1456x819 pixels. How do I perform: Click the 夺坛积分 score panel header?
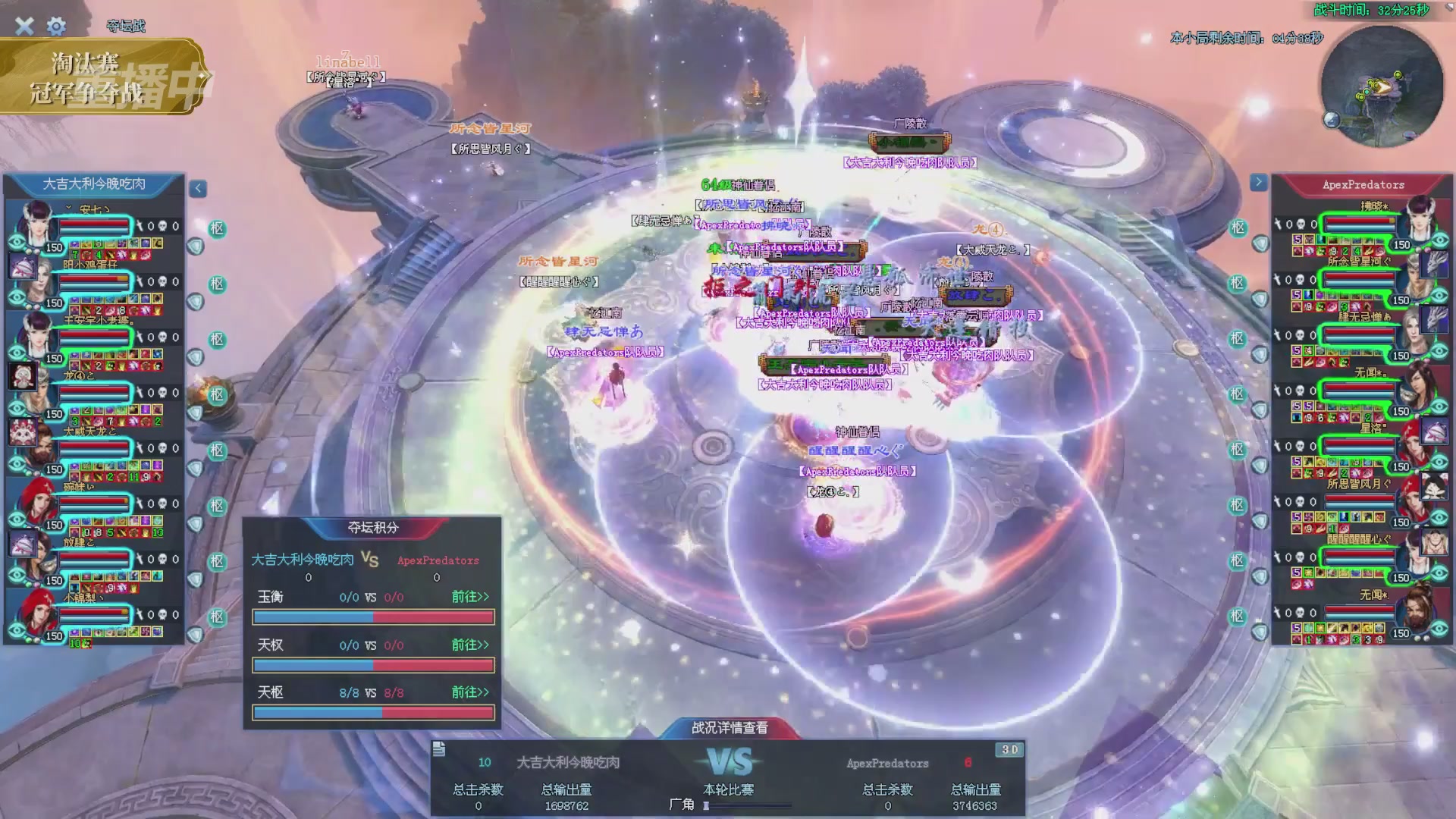372,528
